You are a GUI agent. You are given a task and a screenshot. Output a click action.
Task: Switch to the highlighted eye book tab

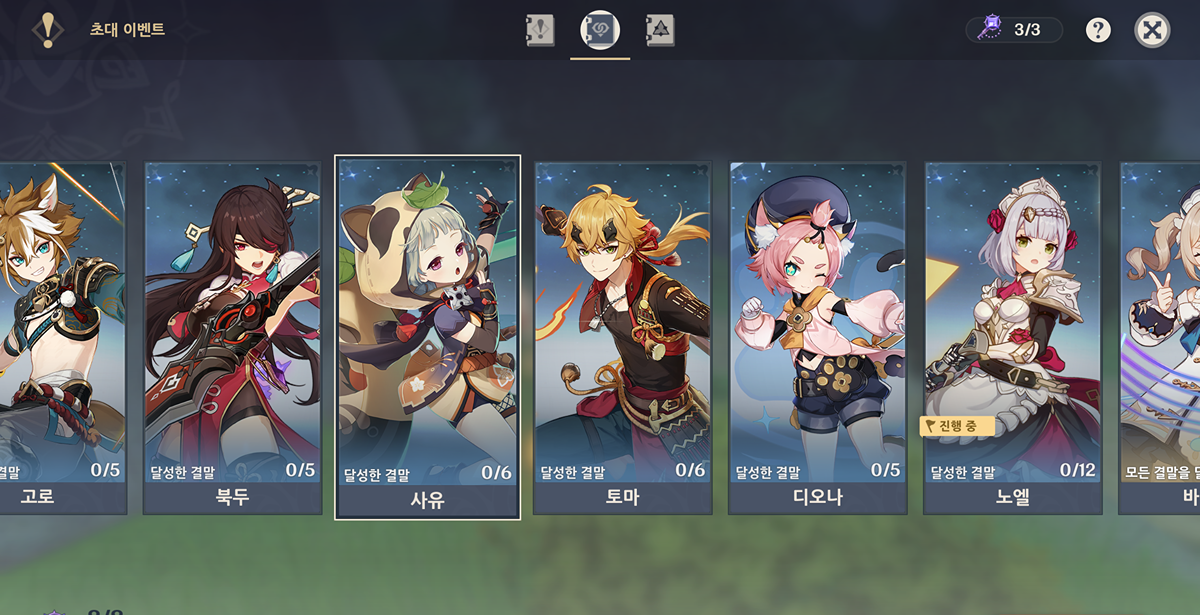[600, 30]
